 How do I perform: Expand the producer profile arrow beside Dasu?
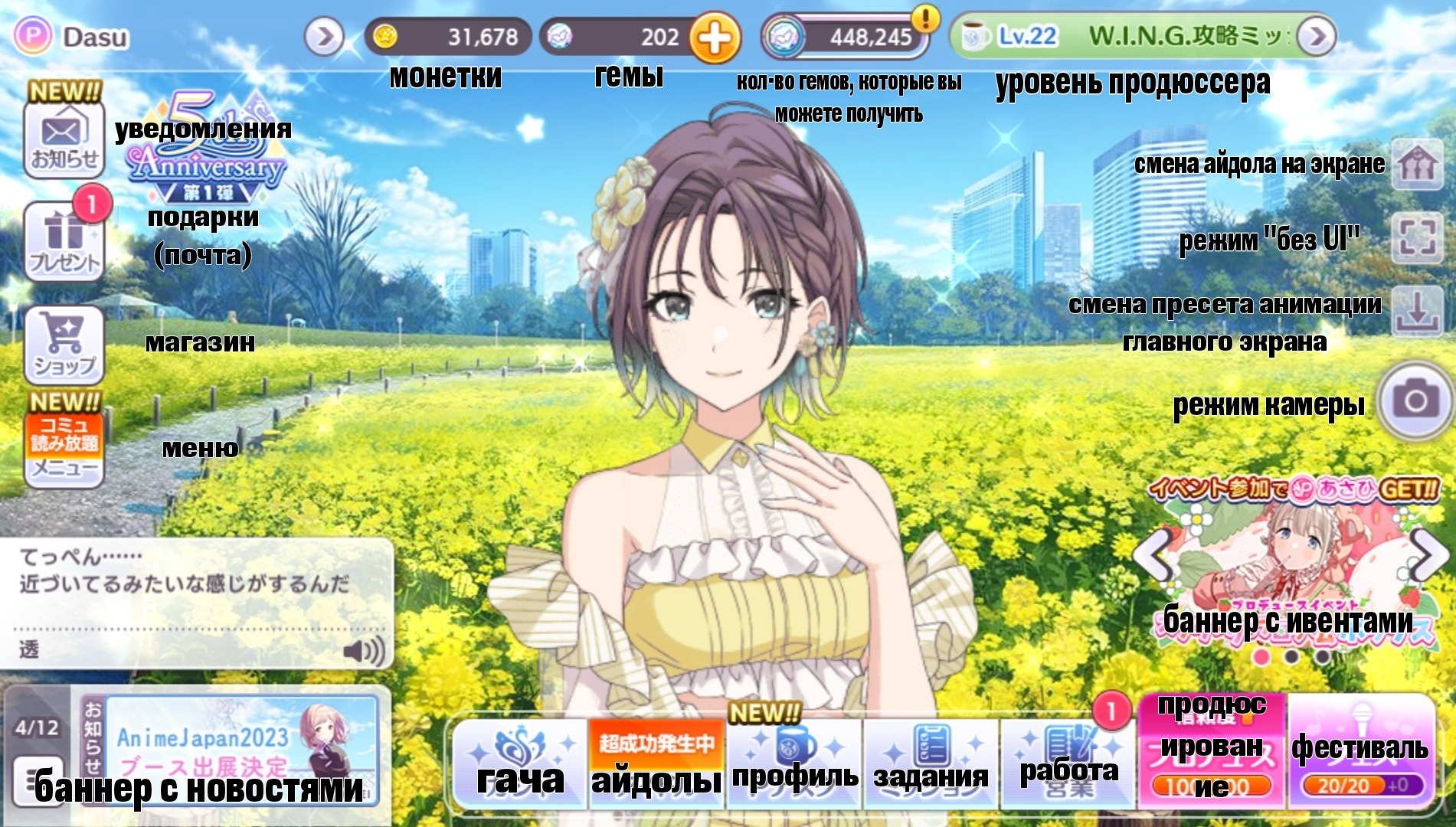pos(324,37)
